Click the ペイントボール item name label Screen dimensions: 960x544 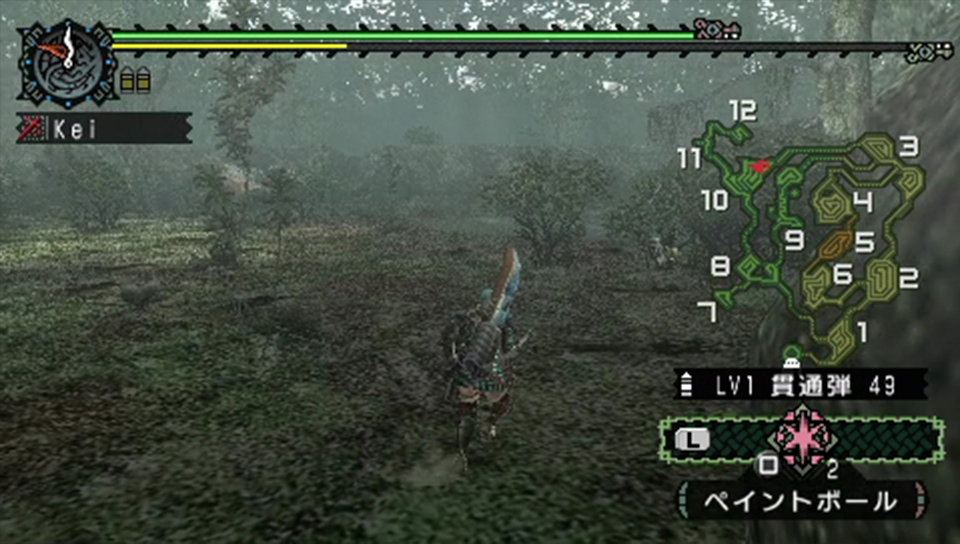[x=802, y=499]
